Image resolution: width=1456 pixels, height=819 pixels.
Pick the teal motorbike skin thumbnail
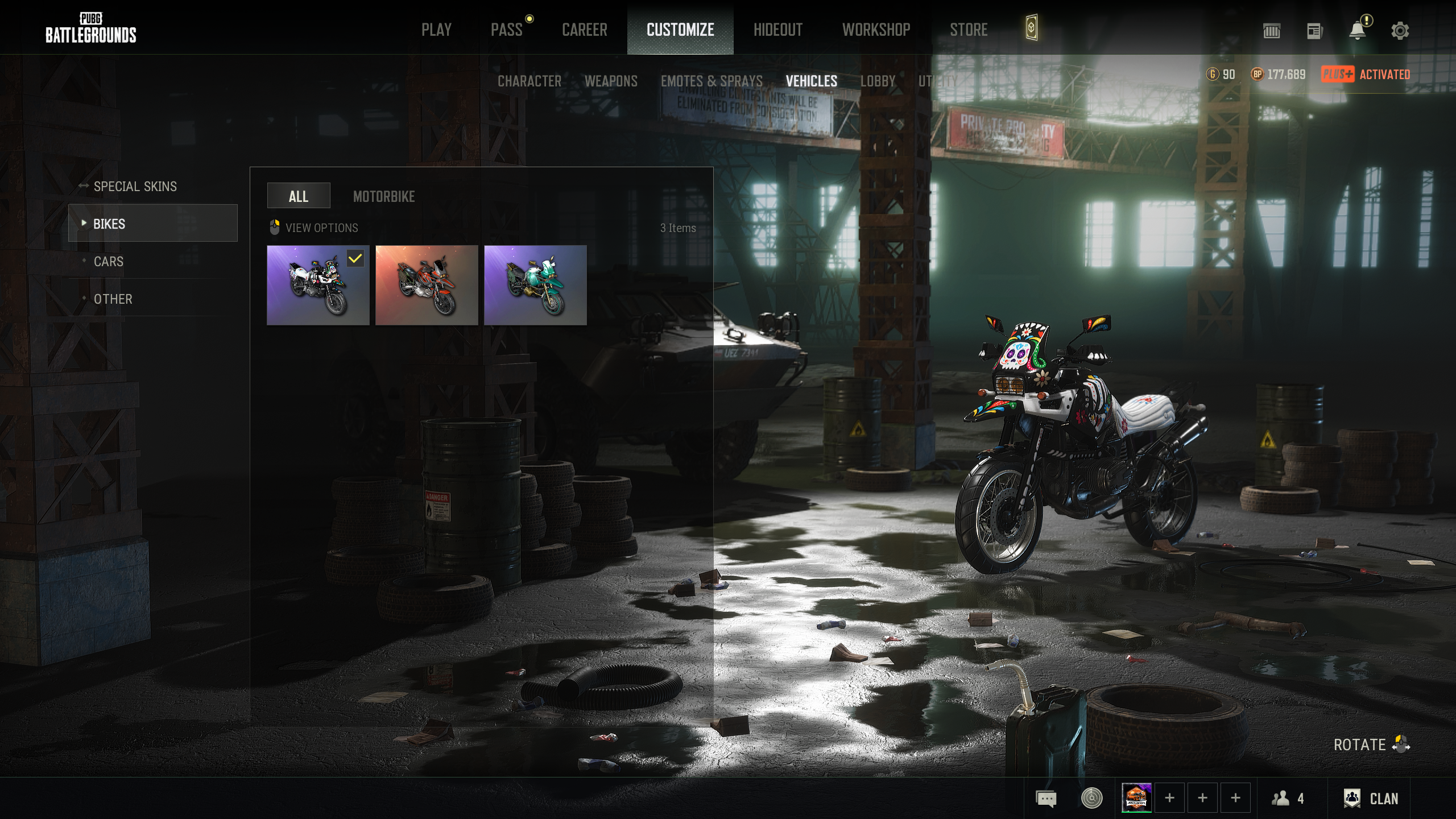pos(535,285)
